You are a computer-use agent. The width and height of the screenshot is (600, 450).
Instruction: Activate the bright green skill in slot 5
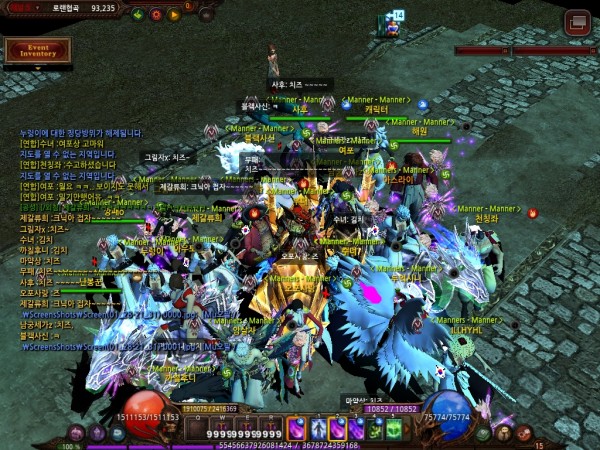pos(395,428)
